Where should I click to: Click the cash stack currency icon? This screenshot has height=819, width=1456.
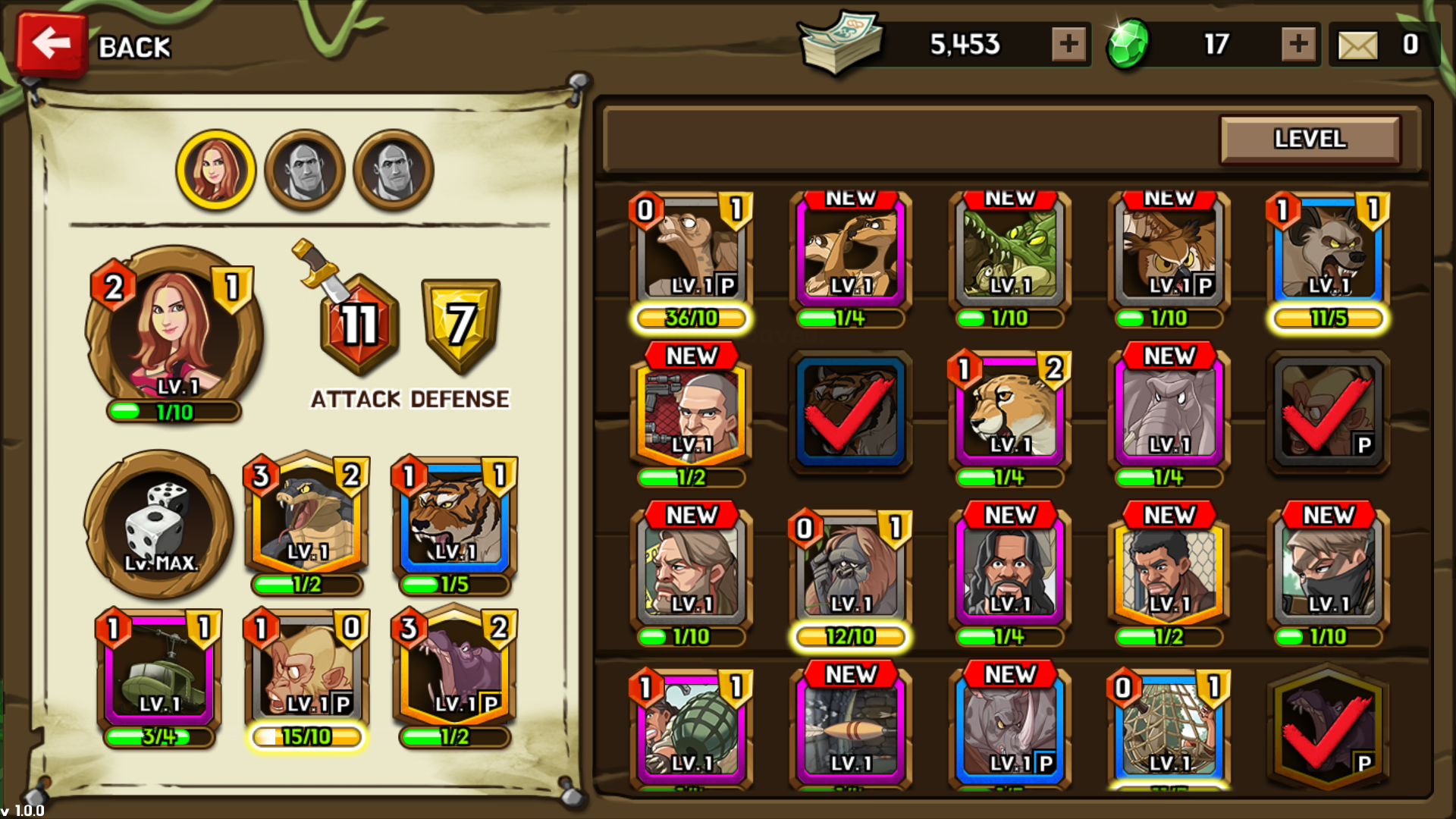839,44
